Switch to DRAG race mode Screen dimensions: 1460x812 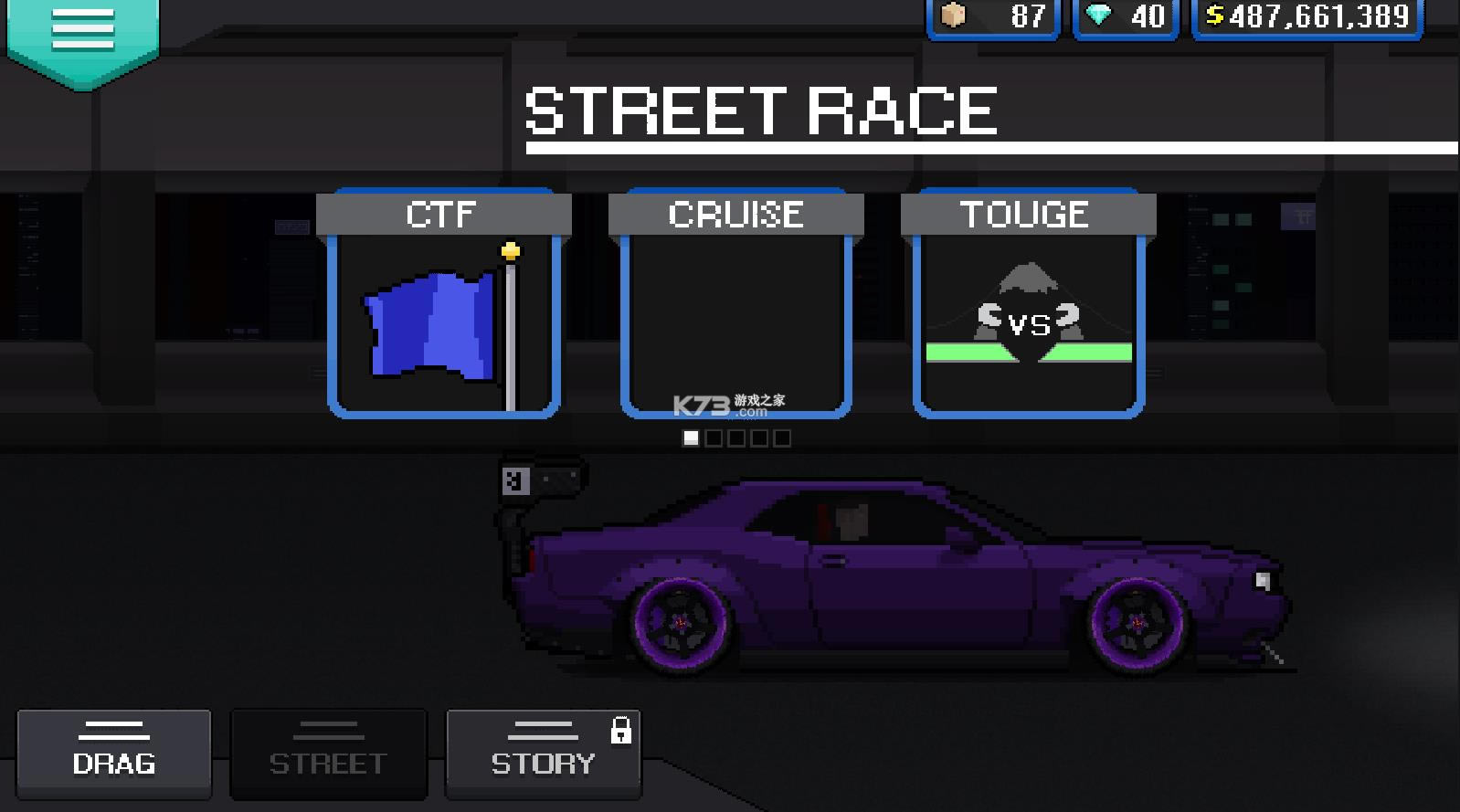coord(113,754)
